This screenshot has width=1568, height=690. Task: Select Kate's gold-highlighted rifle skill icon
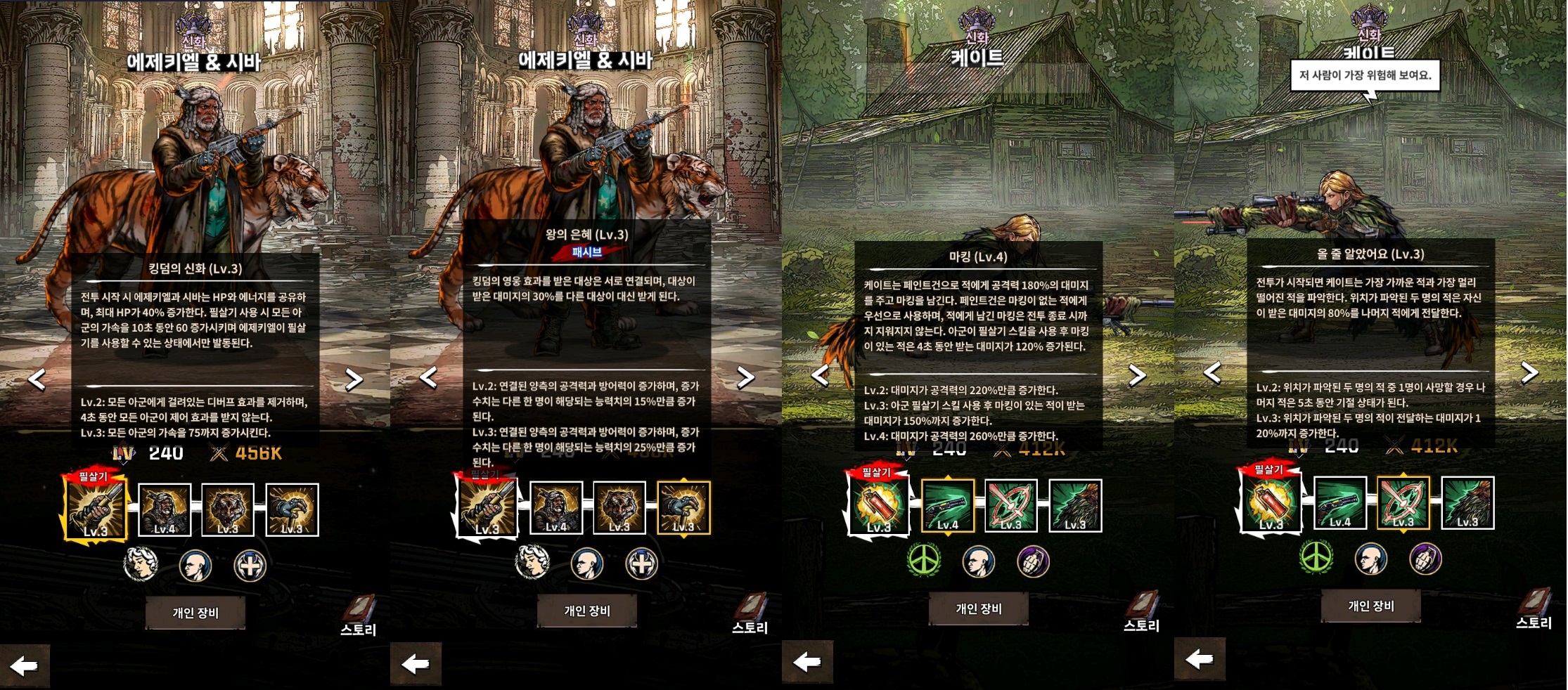pyautogui.click(x=947, y=505)
